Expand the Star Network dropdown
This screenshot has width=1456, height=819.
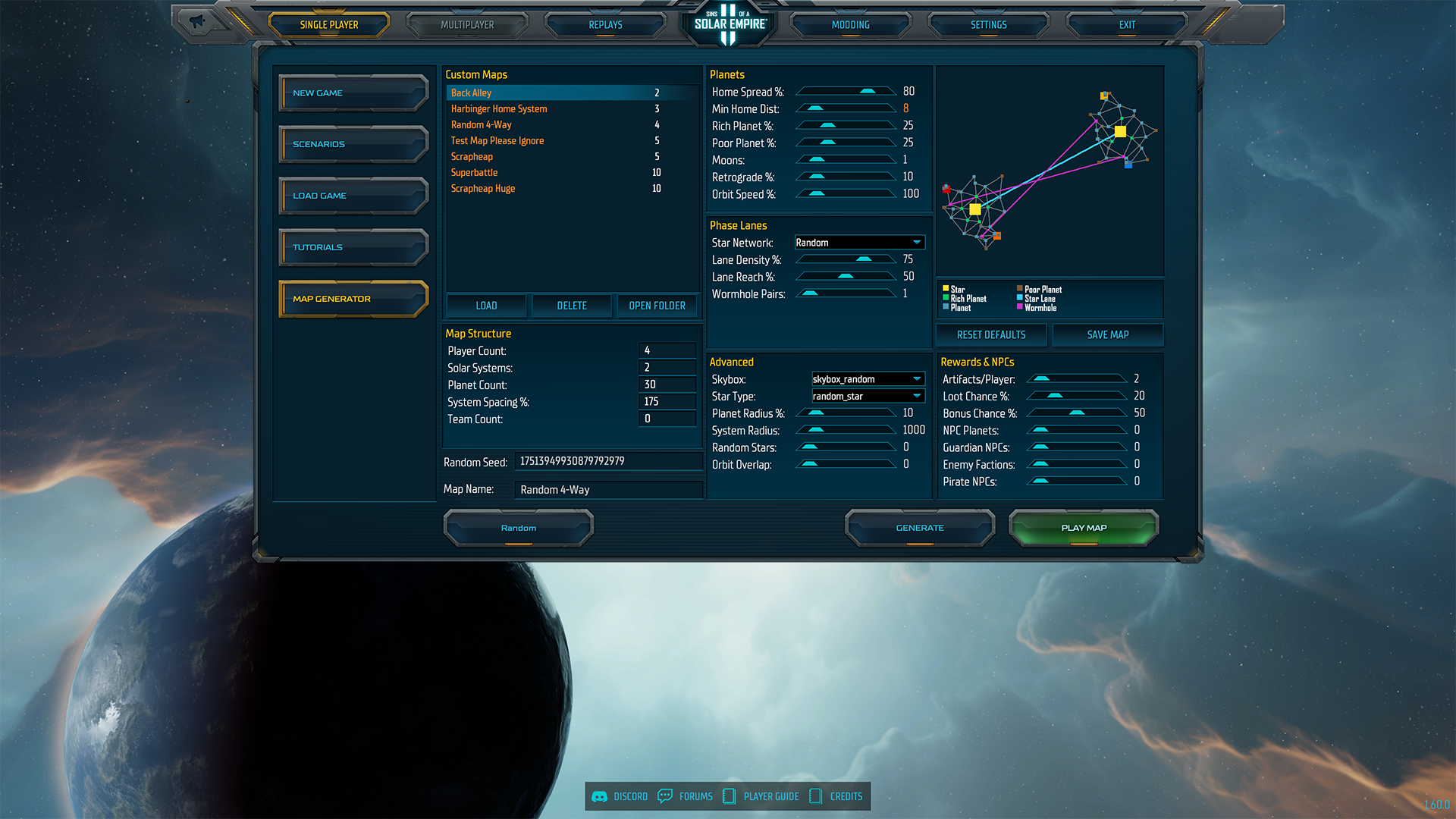pos(859,243)
